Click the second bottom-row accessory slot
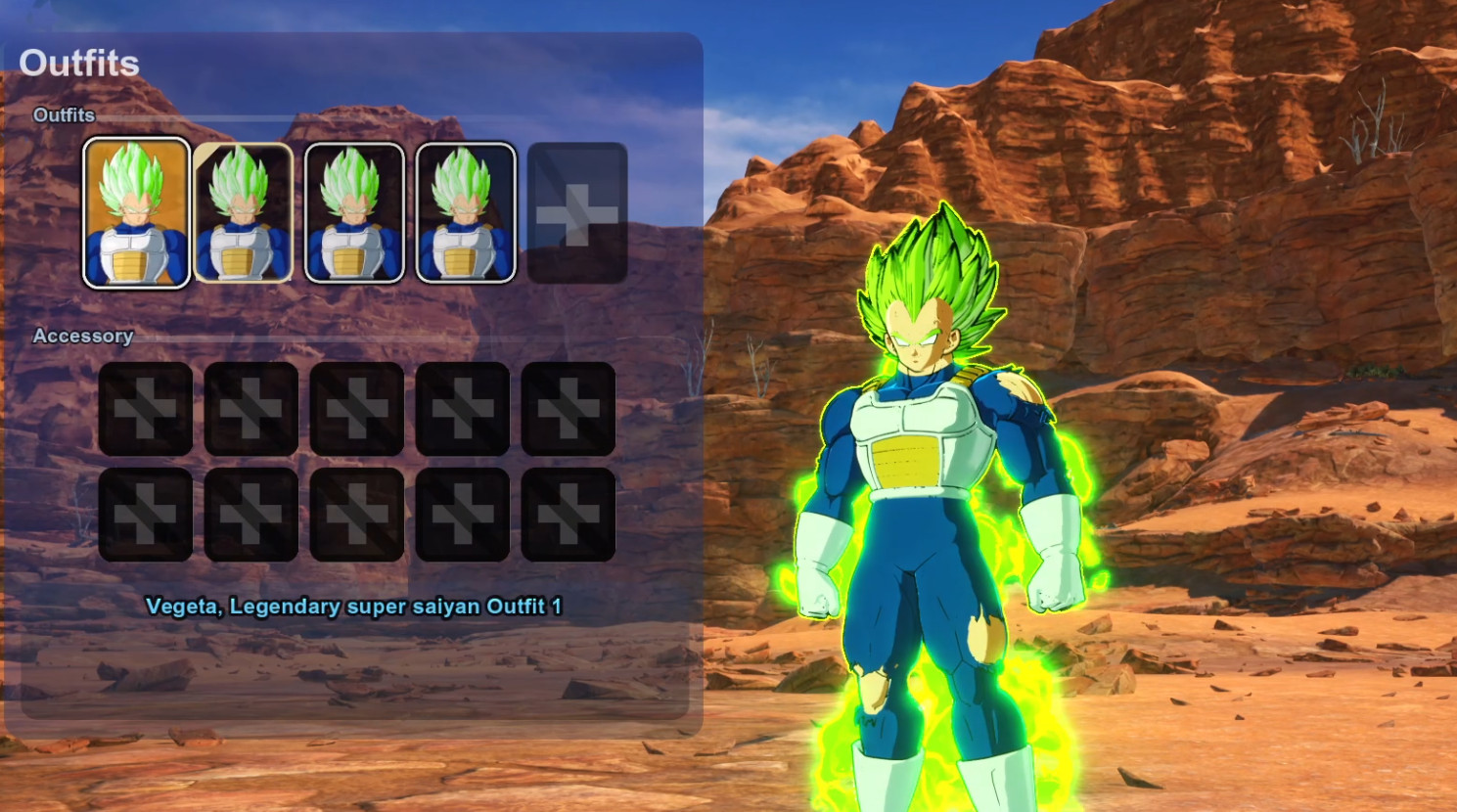1457x812 pixels. [250, 514]
